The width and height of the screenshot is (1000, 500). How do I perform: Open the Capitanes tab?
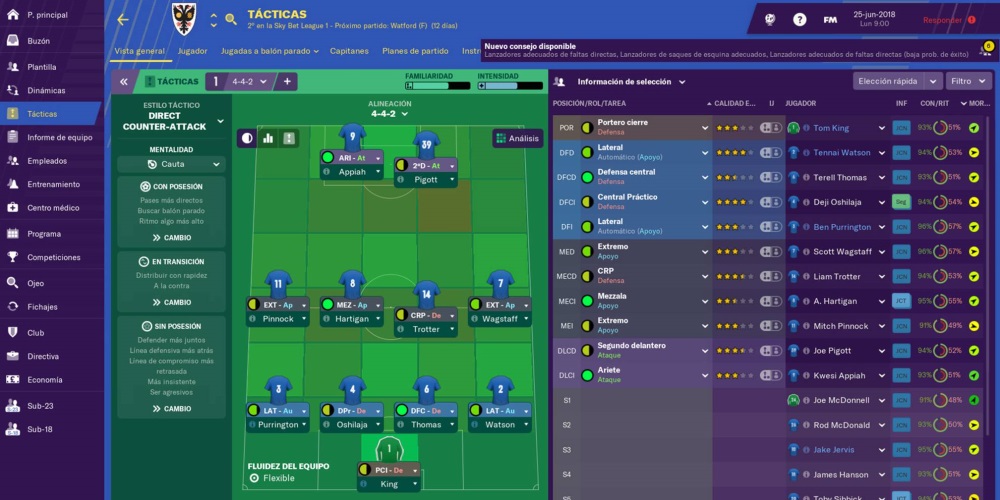pos(349,51)
